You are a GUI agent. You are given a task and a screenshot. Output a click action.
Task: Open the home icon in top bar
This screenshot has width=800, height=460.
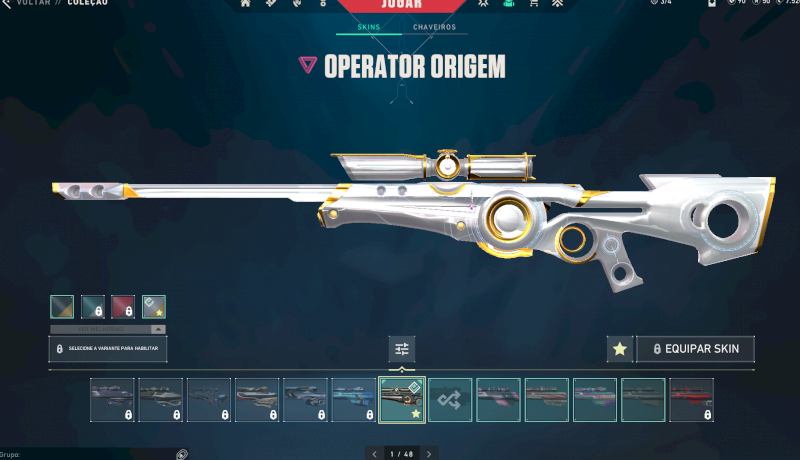(x=245, y=4)
